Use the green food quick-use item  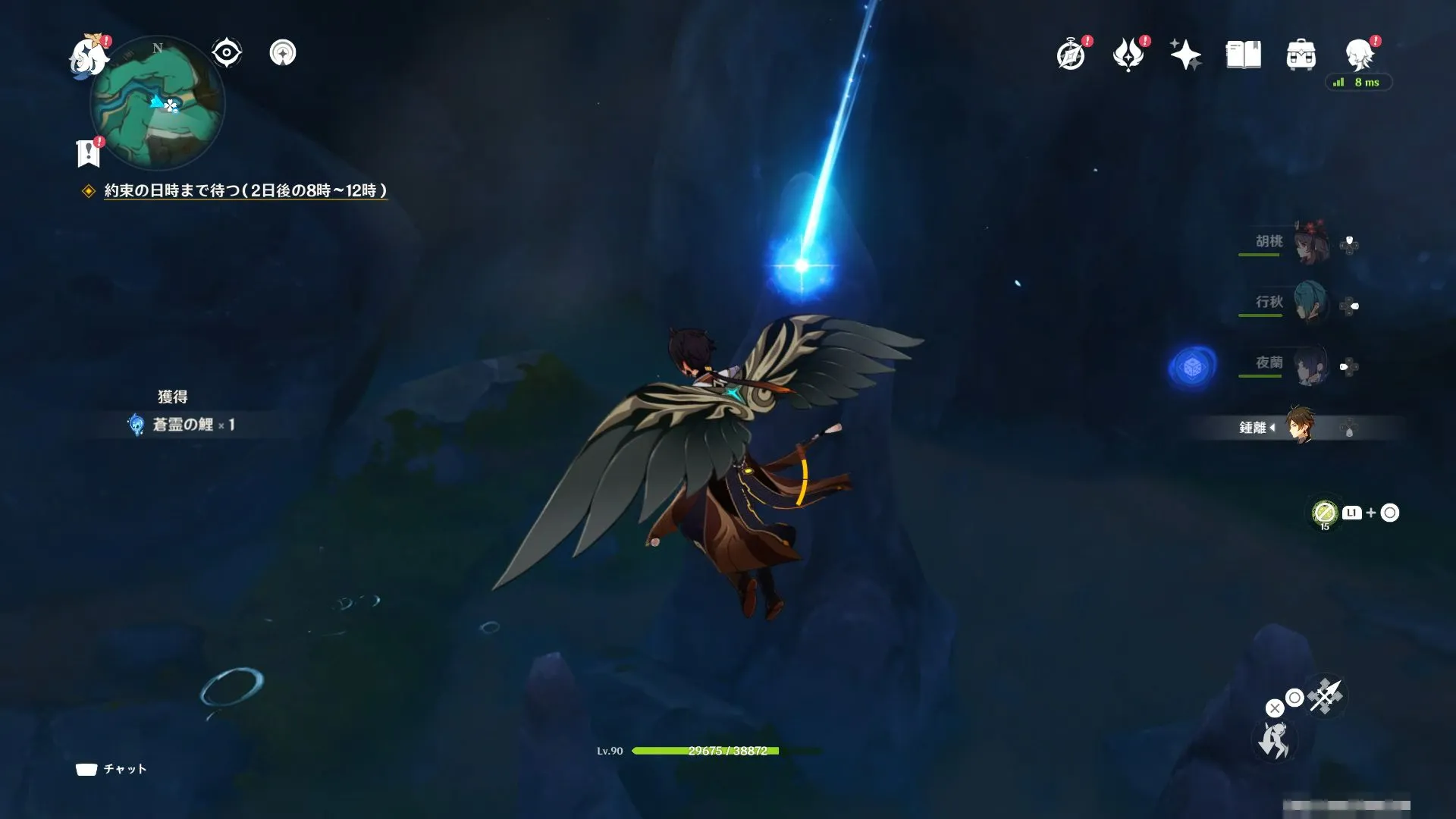1324,513
